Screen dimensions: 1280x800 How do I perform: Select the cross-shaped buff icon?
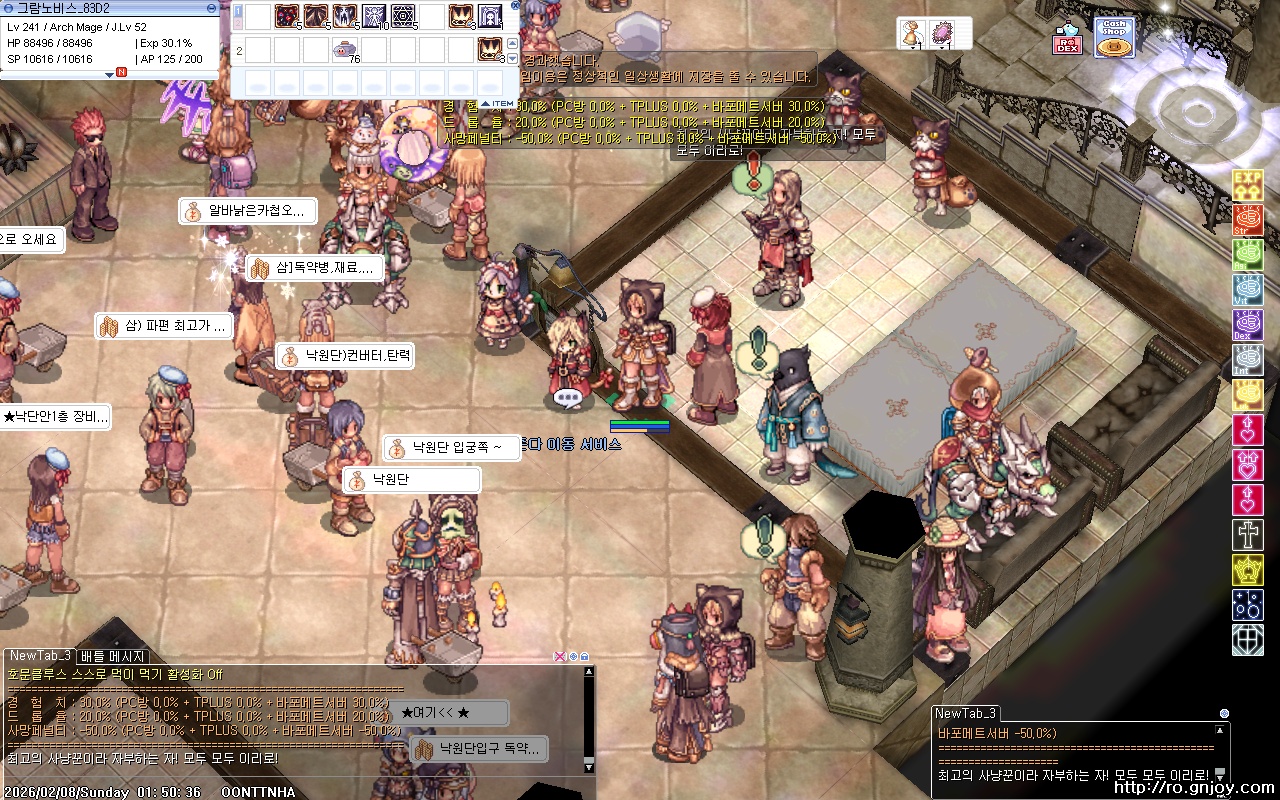pyautogui.click(x=1247, y=534)
